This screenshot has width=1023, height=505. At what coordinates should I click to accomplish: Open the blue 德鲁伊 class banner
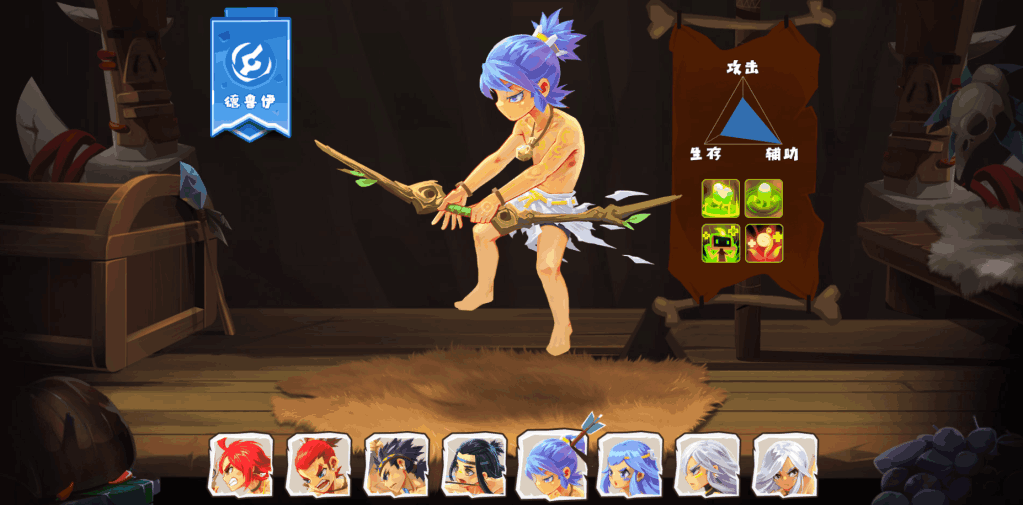[x=250, y=76]
